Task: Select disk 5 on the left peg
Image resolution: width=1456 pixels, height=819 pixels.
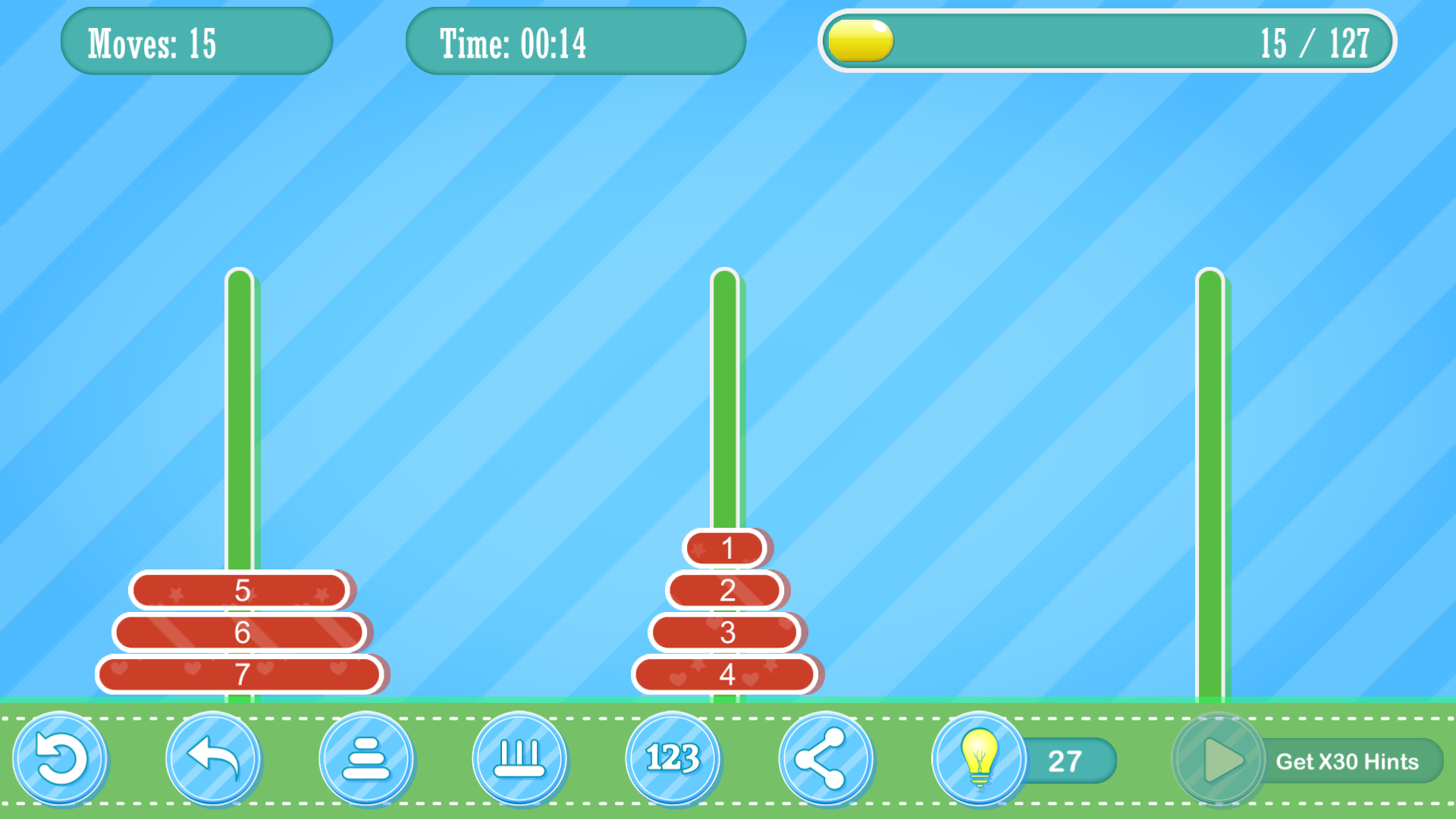Action: pyautogui.click(x=241, y=590)
